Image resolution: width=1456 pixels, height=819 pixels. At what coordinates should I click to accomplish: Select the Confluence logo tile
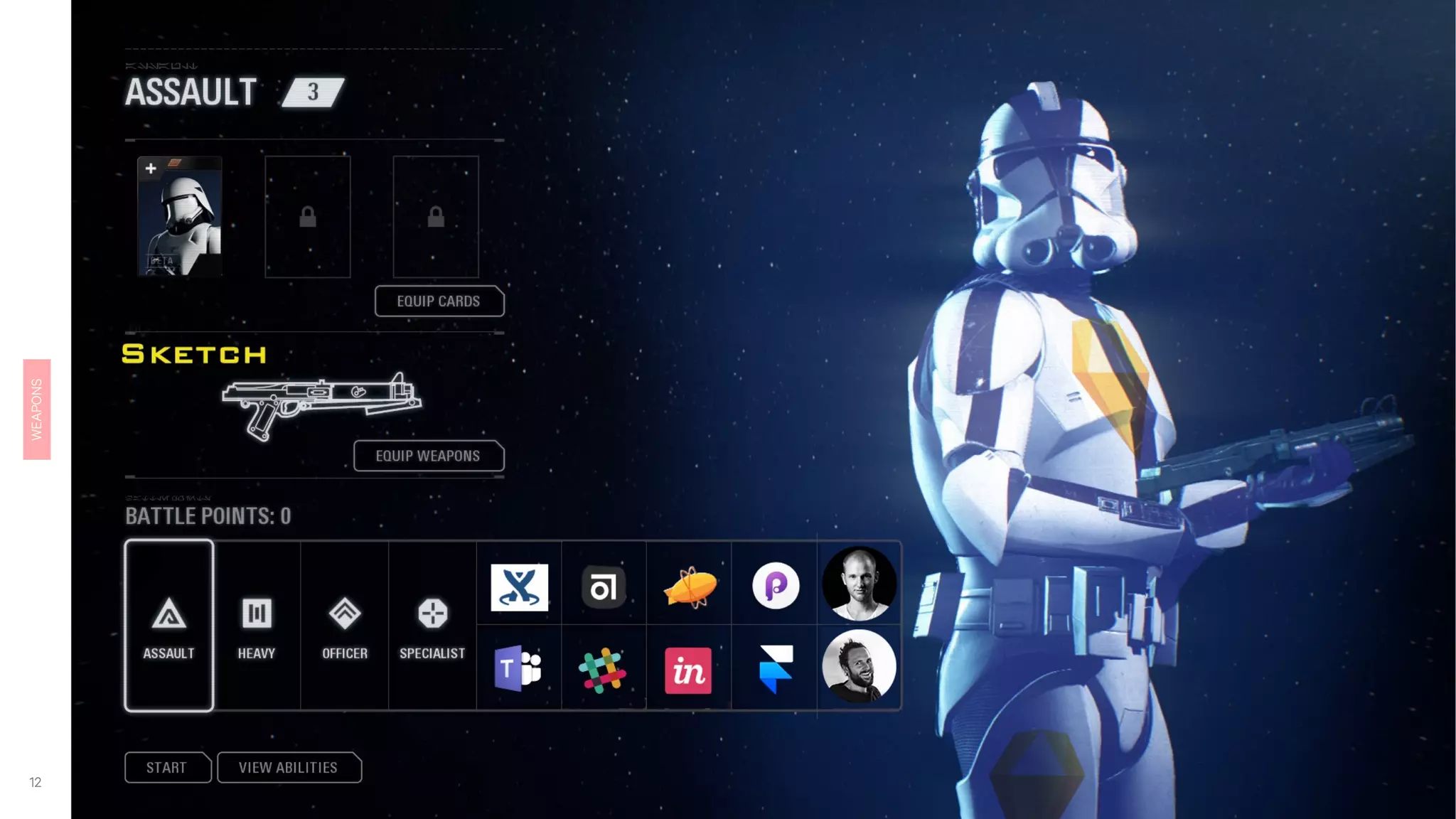coord(520,587)
